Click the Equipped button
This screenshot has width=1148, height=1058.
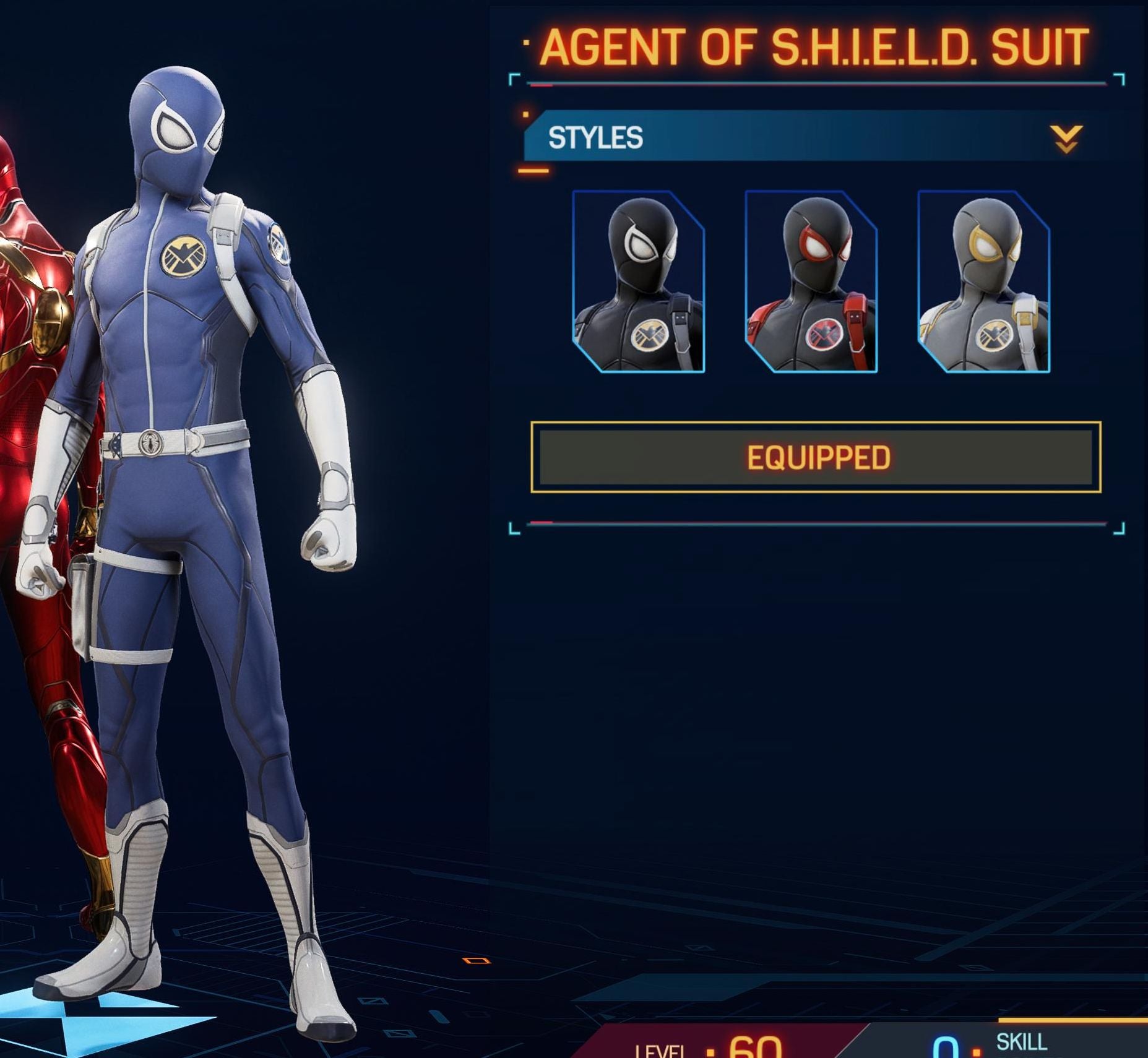816,457
